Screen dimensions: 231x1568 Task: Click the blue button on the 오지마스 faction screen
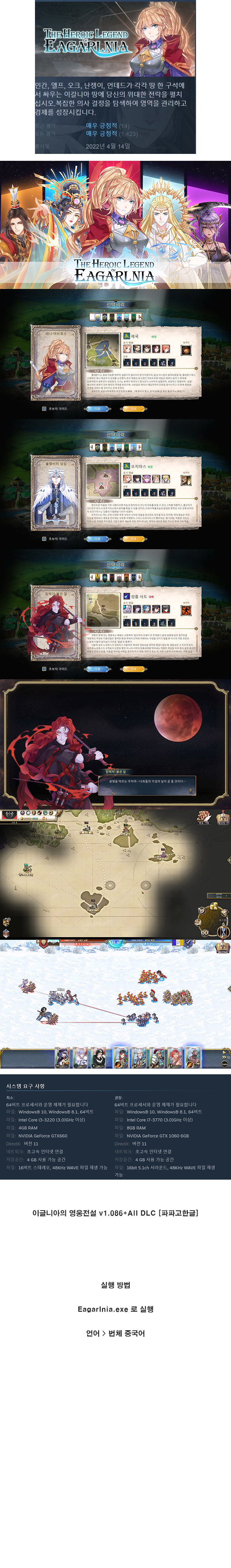click(97, 539)
